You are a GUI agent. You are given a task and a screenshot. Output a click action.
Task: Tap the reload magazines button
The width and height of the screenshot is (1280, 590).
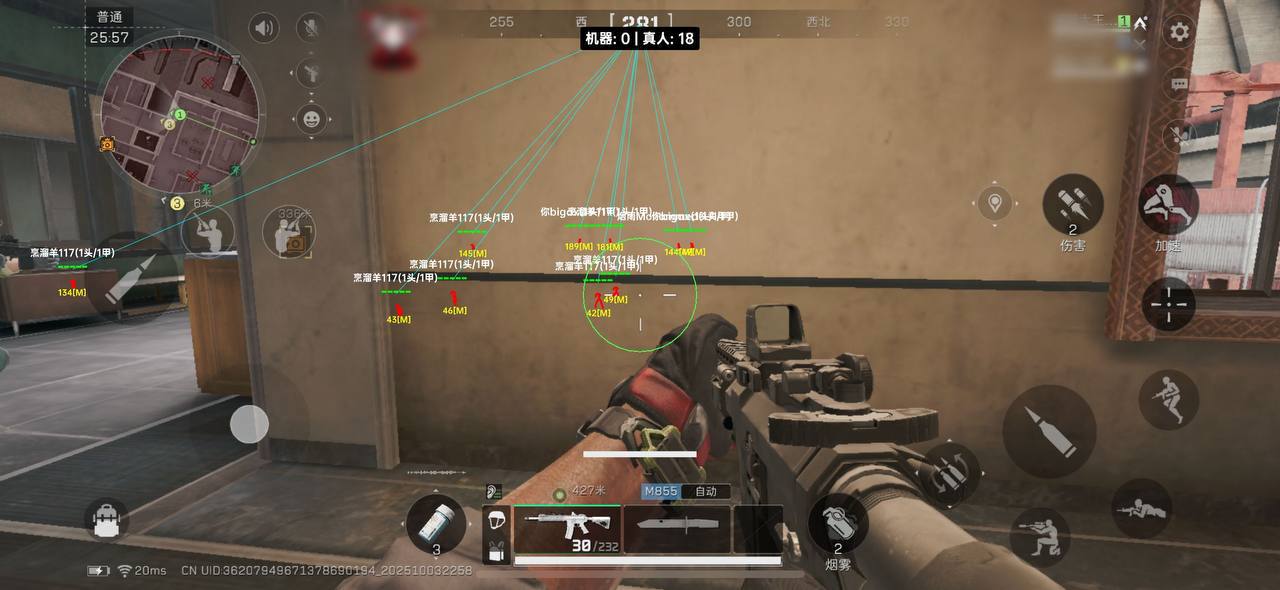(x=951, y=471)
